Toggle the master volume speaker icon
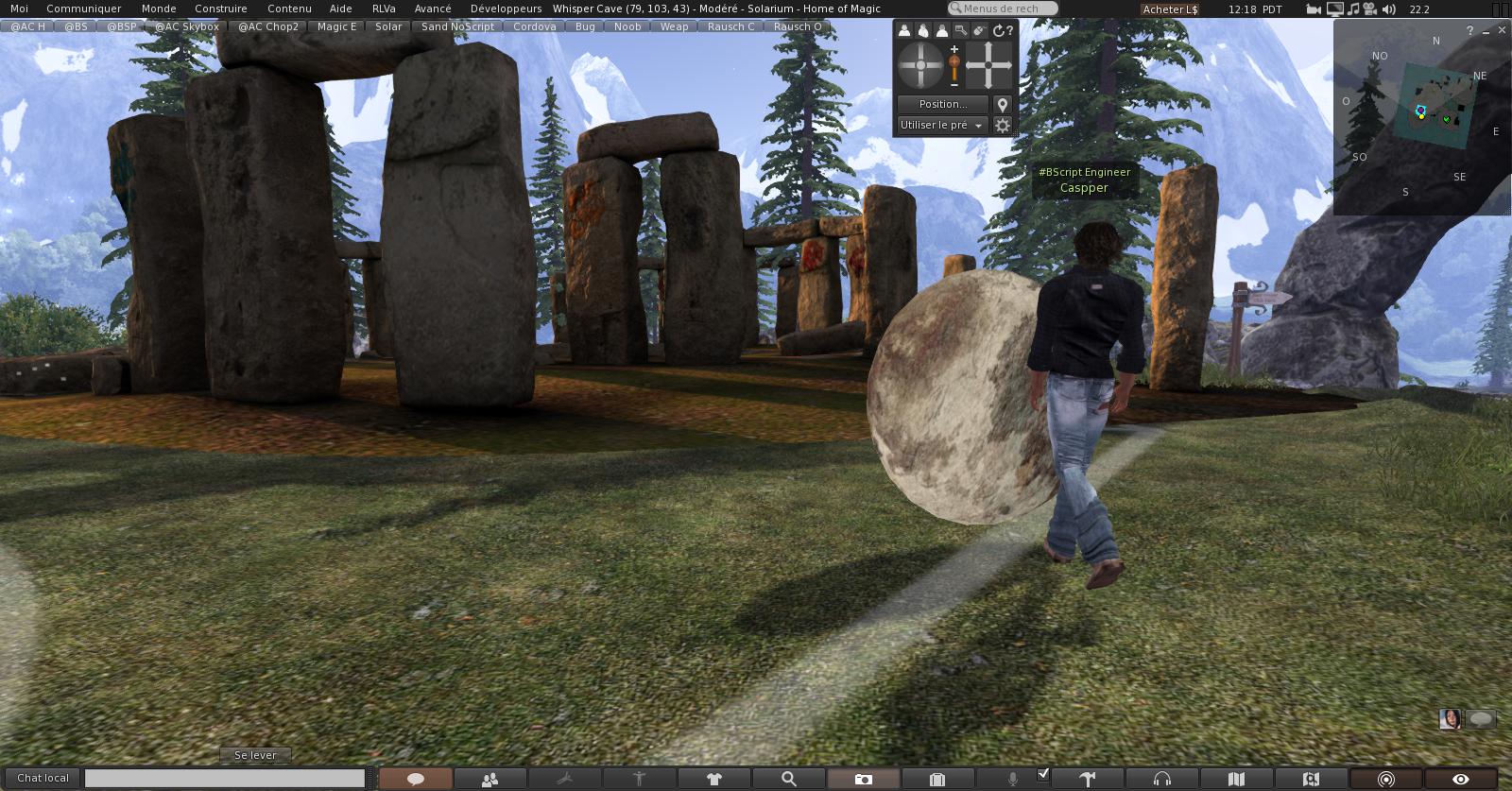 [x=1388, y=9]
